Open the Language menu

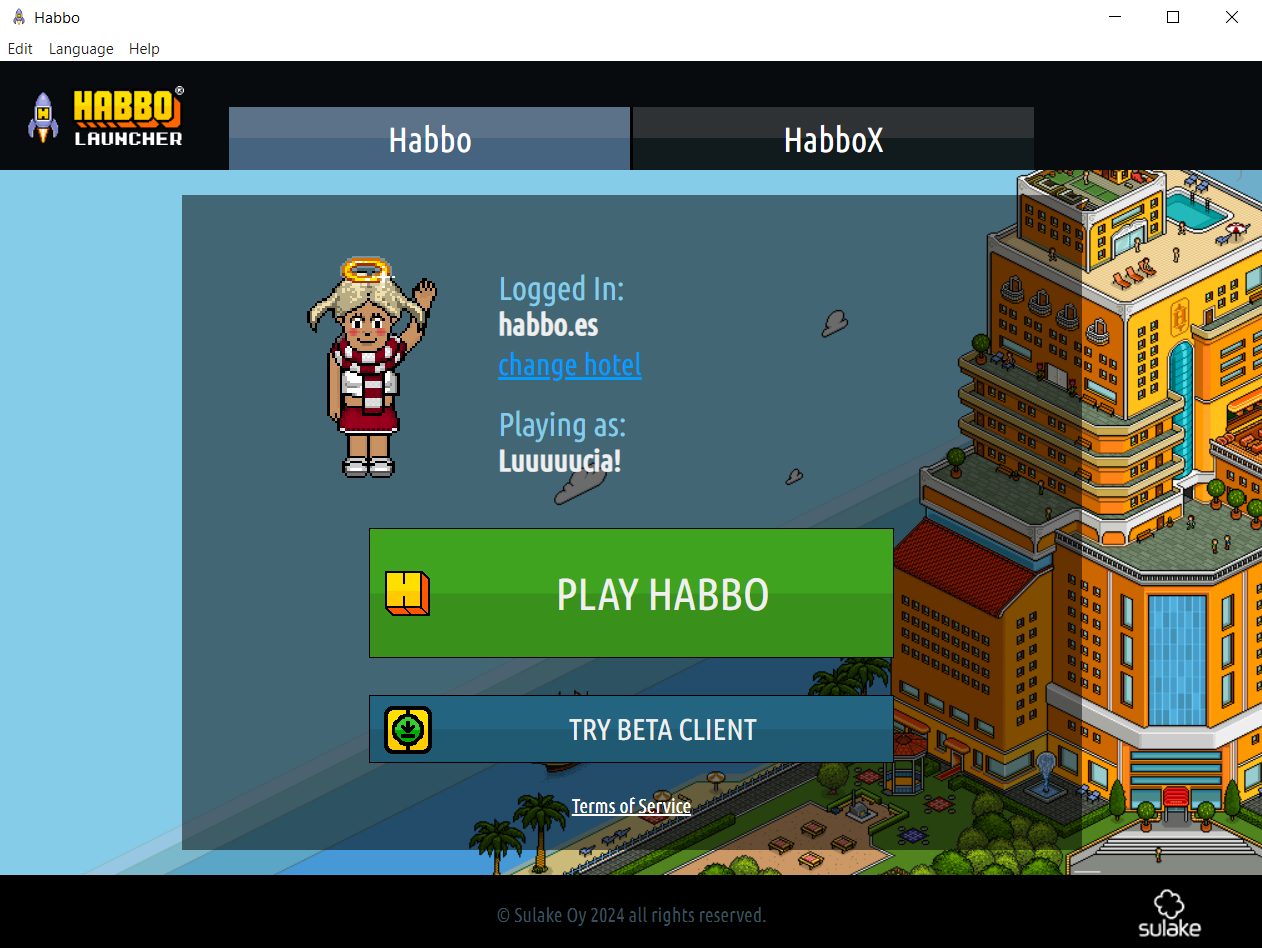click(x=81, y=48)
